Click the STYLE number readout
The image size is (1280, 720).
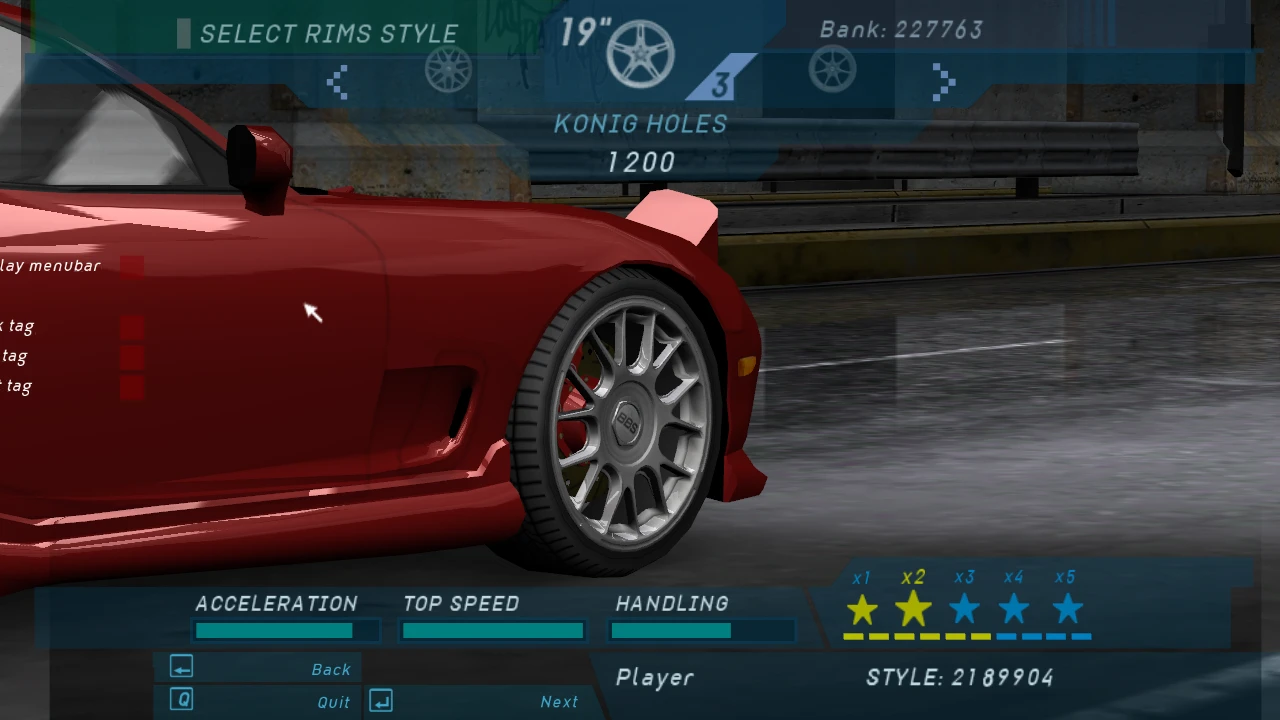point(959,677)
